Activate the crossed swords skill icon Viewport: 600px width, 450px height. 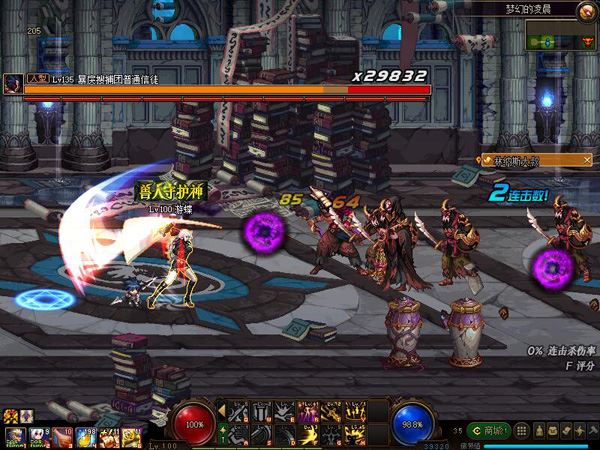[x=238, y=411]
